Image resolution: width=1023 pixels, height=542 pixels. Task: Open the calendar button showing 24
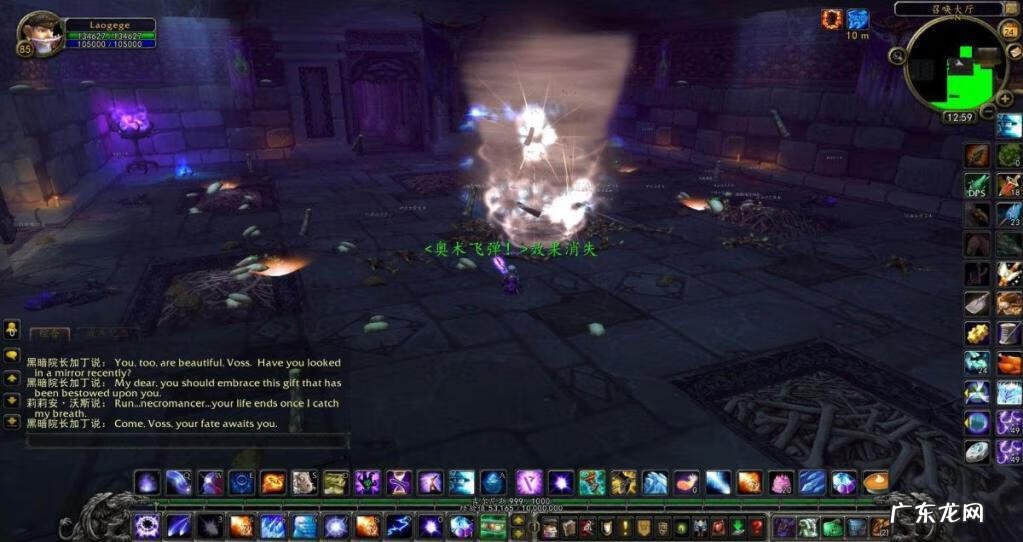[1008, 30]
